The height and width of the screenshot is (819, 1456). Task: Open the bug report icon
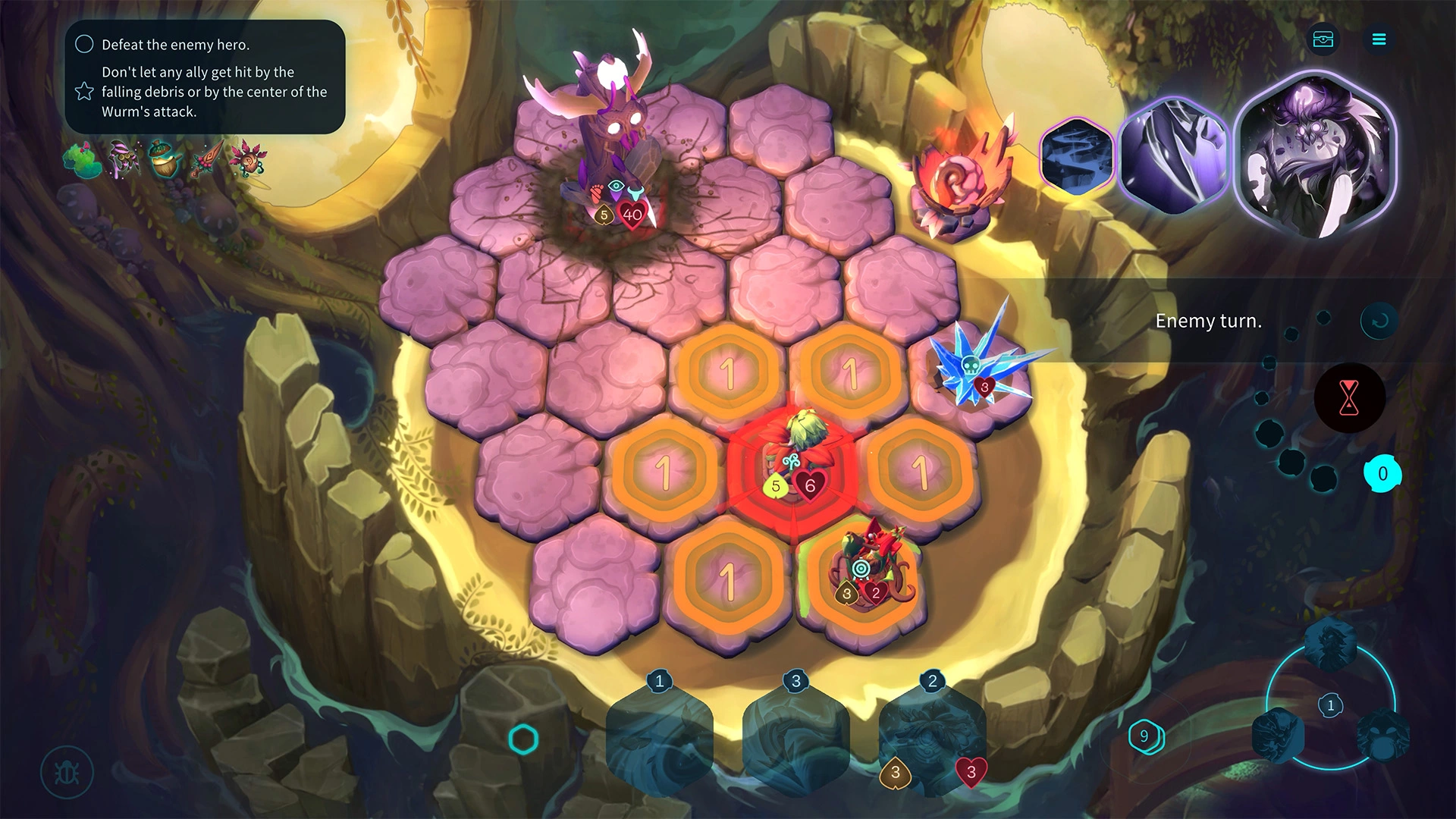pyautogui.click(x=67, y=773)
